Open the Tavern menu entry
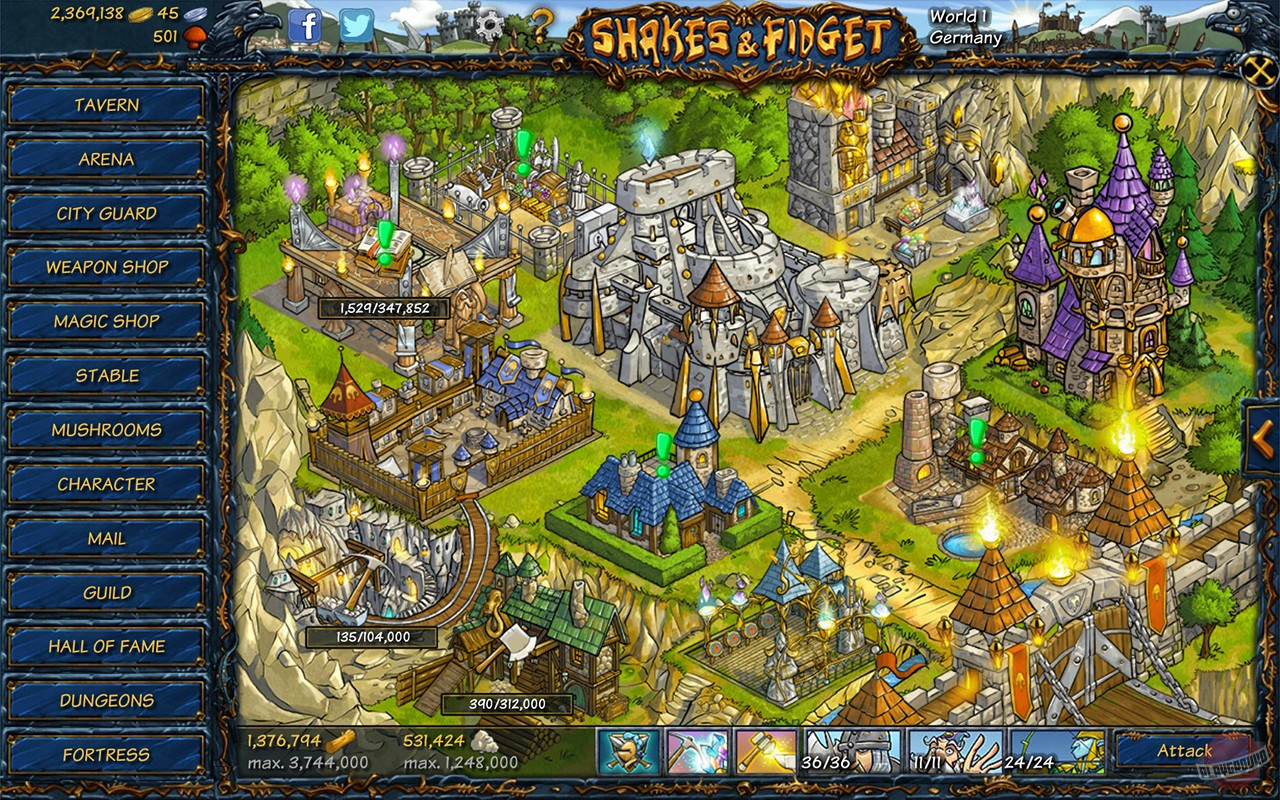Viewport: 1280px width, 800px height. [105, 105]
